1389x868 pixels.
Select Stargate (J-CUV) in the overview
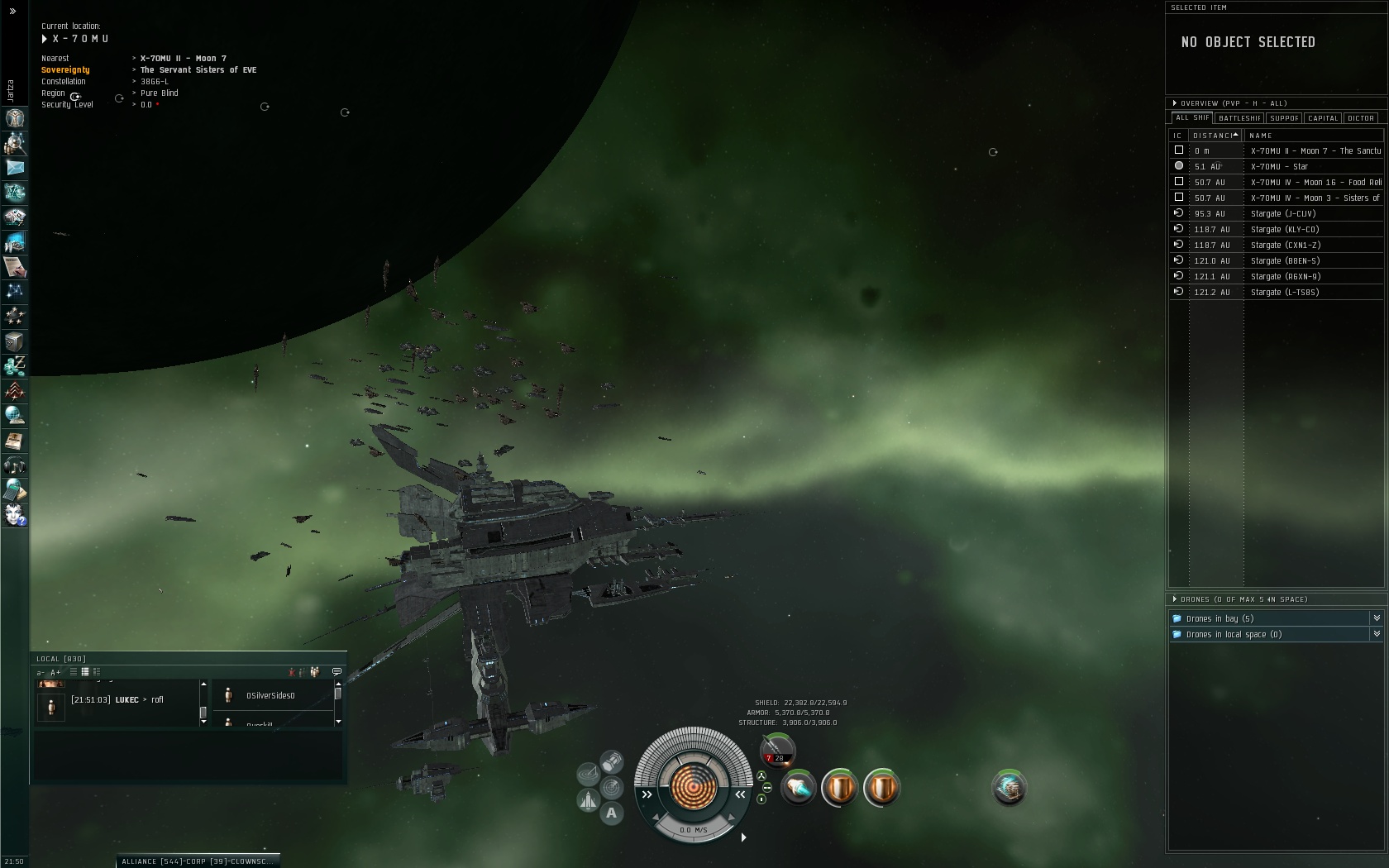(x=1282, y=214)
